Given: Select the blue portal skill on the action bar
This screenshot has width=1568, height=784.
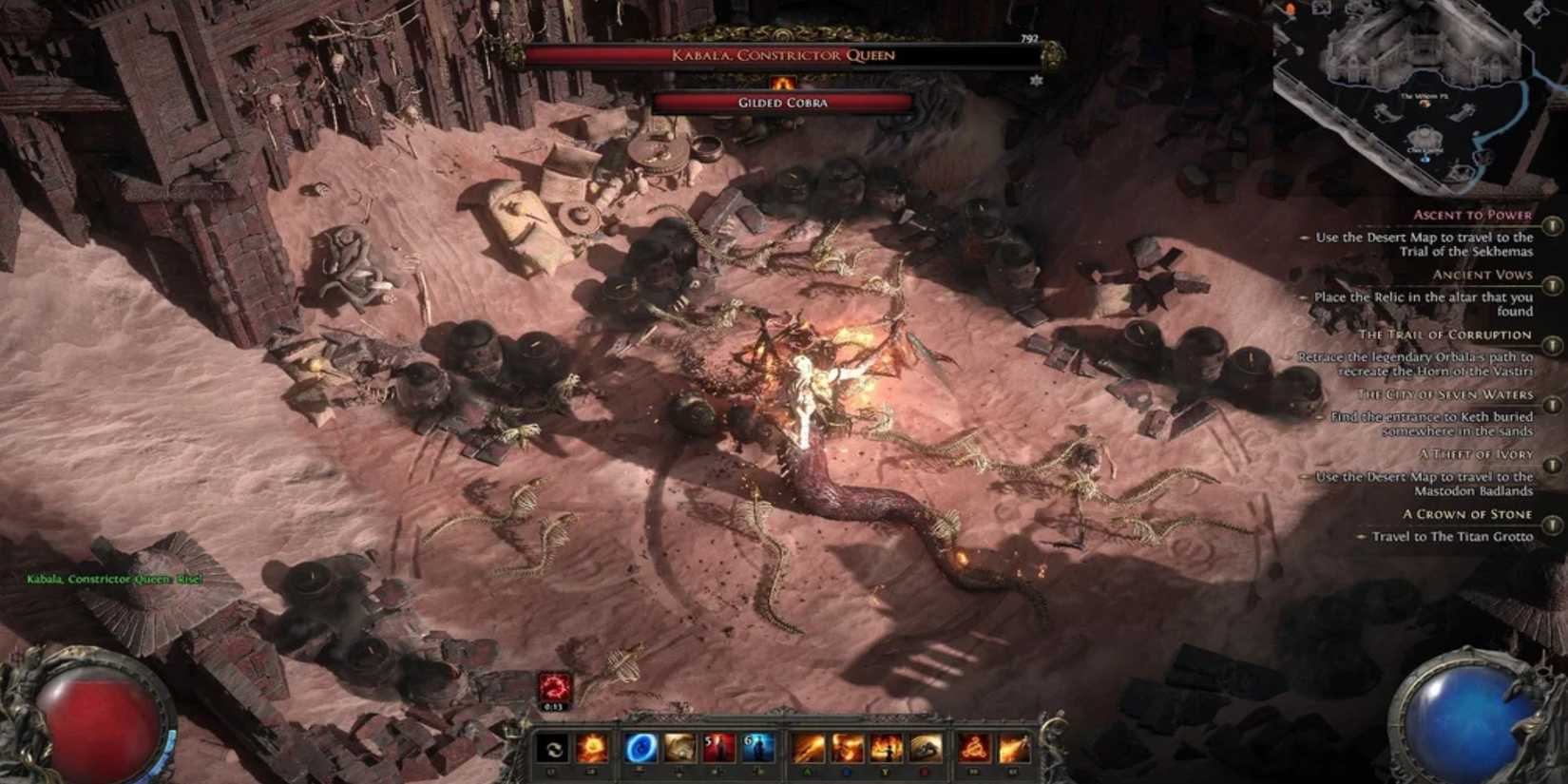Looking at the screenshot, I should pyautogui.click(x=641, y=749).
